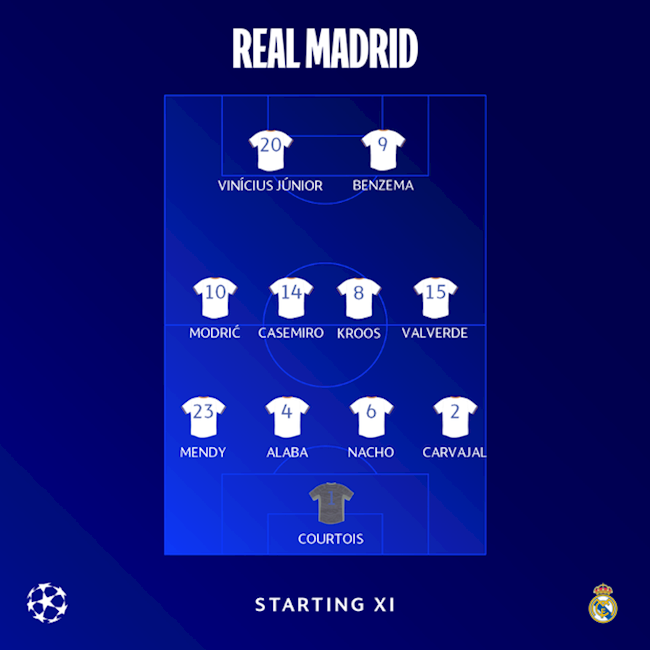
Task: Click the Real Madrid club crest
Action: [603, 604]
